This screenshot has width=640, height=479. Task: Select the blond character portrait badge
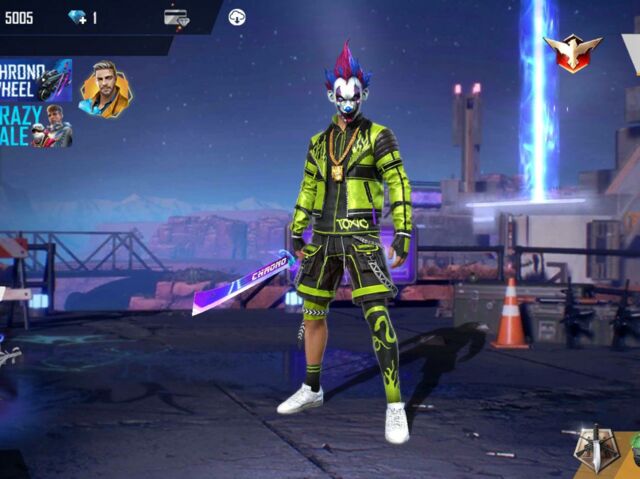click(105, 89)
